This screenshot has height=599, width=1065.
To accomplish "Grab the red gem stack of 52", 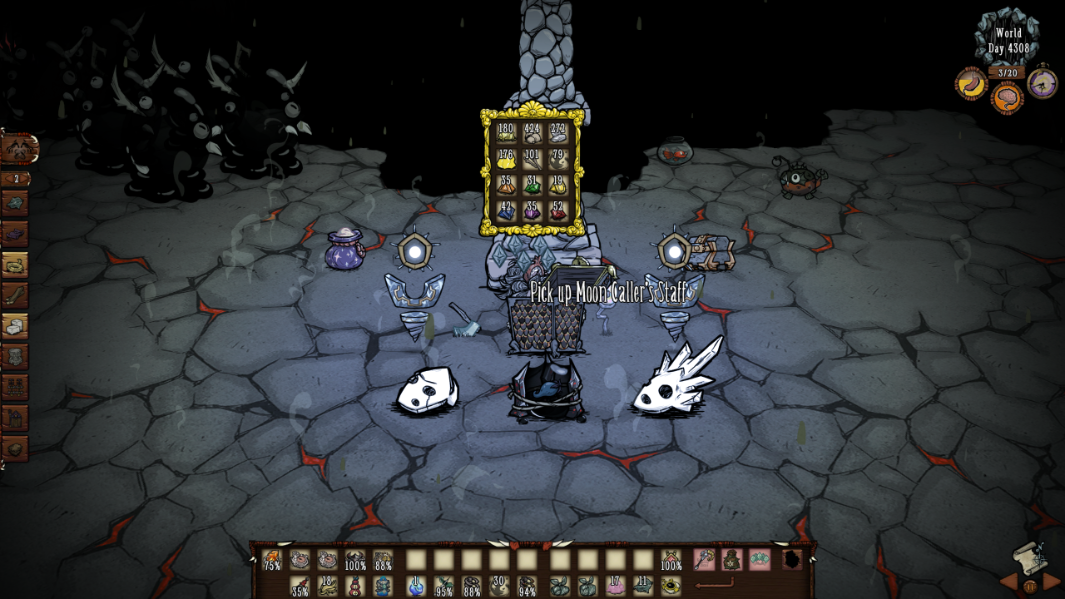I will 558,212.
